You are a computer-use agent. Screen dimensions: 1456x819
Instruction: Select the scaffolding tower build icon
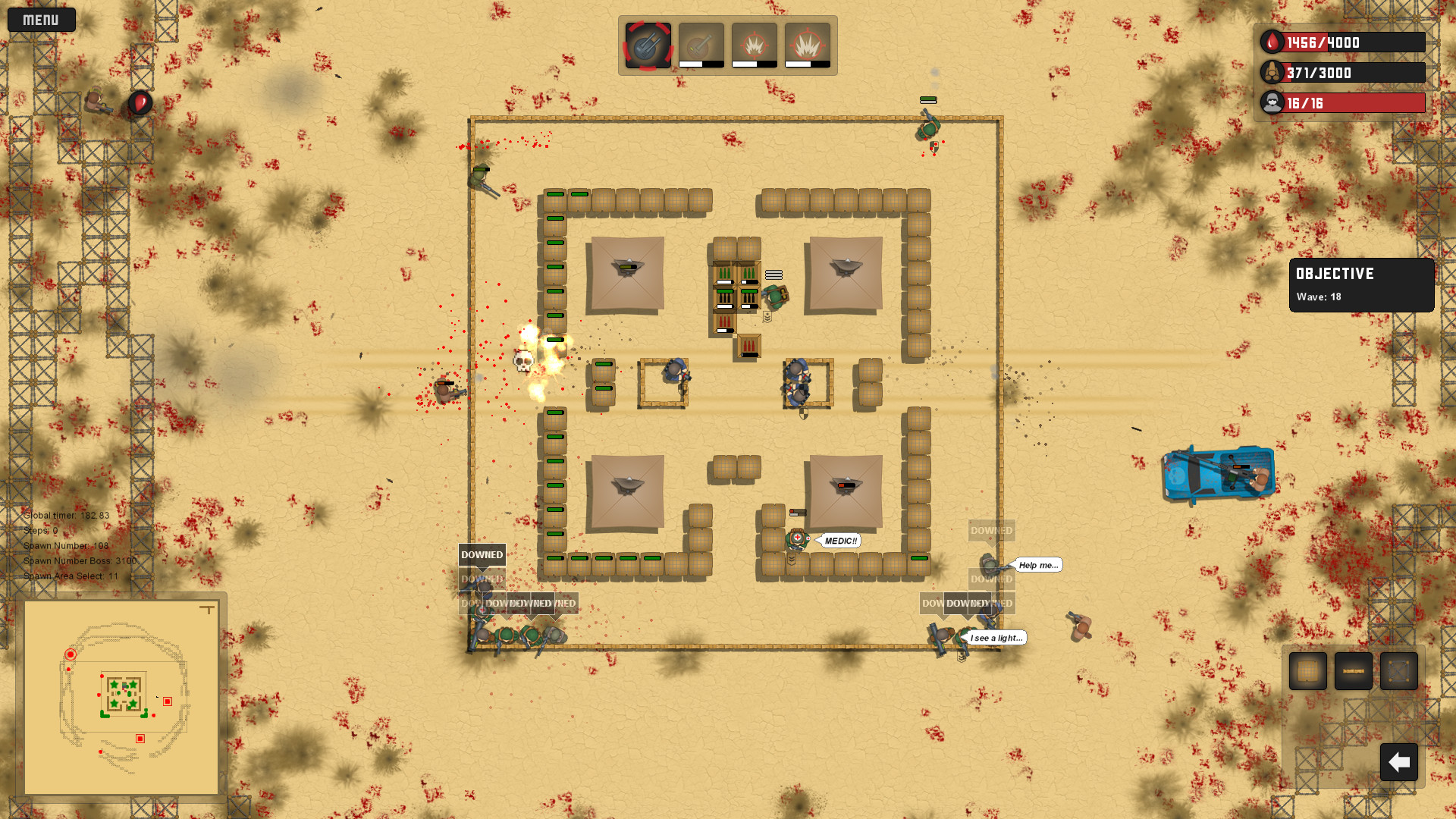tap(1398, 671)
